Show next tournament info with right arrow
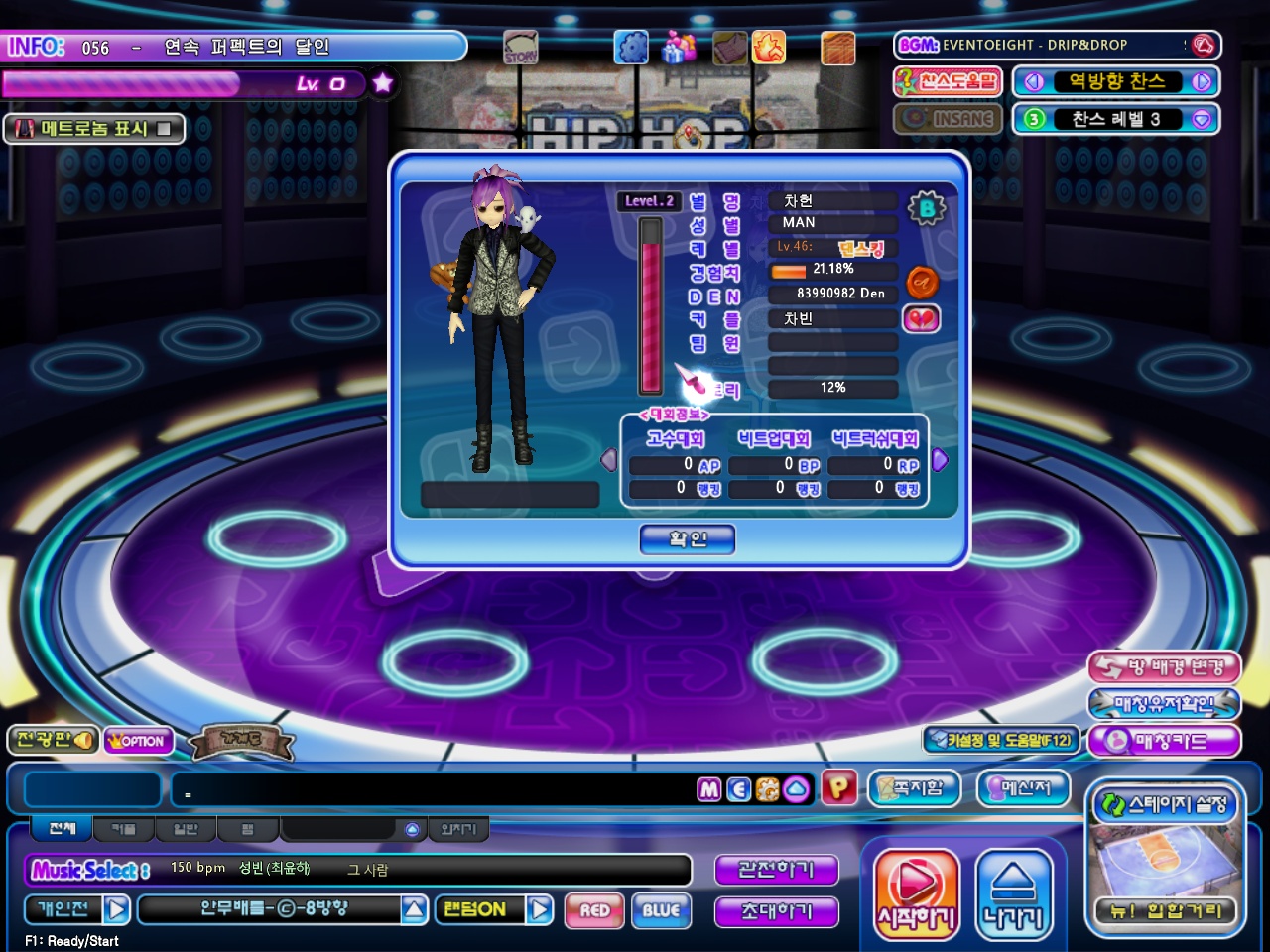 (940, 460)
